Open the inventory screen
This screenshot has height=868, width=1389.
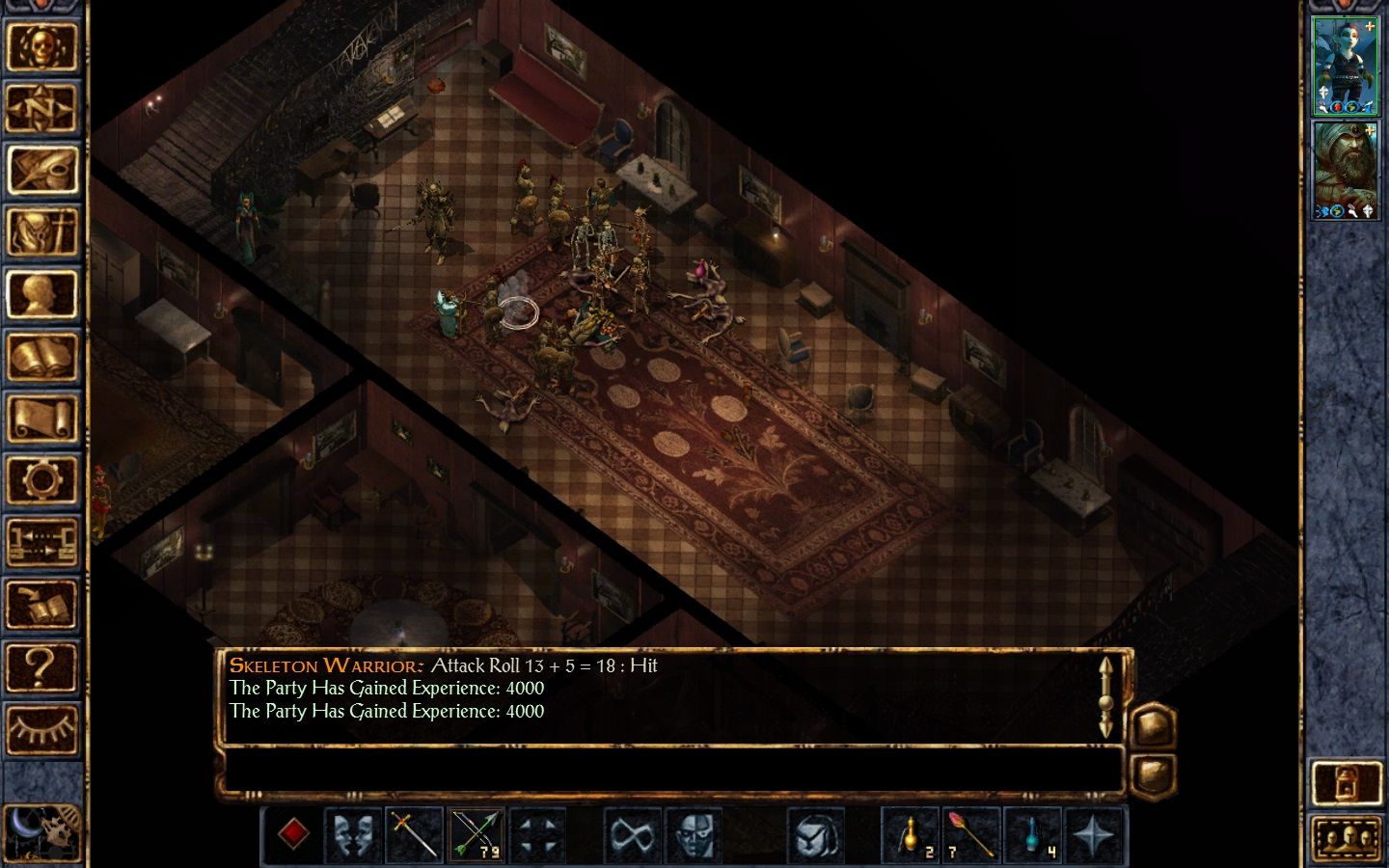[41, 232]
